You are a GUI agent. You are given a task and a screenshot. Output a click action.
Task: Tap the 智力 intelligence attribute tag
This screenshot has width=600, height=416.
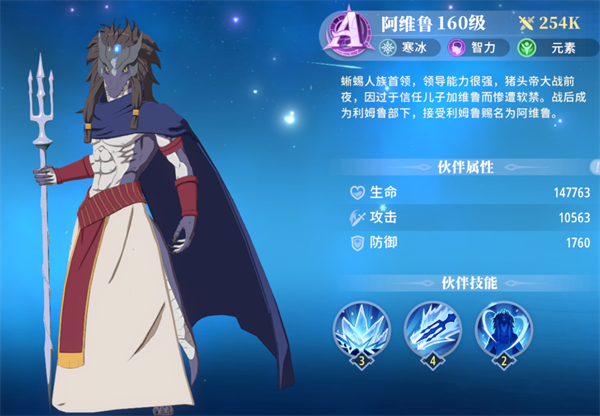(x=474, y=48)
